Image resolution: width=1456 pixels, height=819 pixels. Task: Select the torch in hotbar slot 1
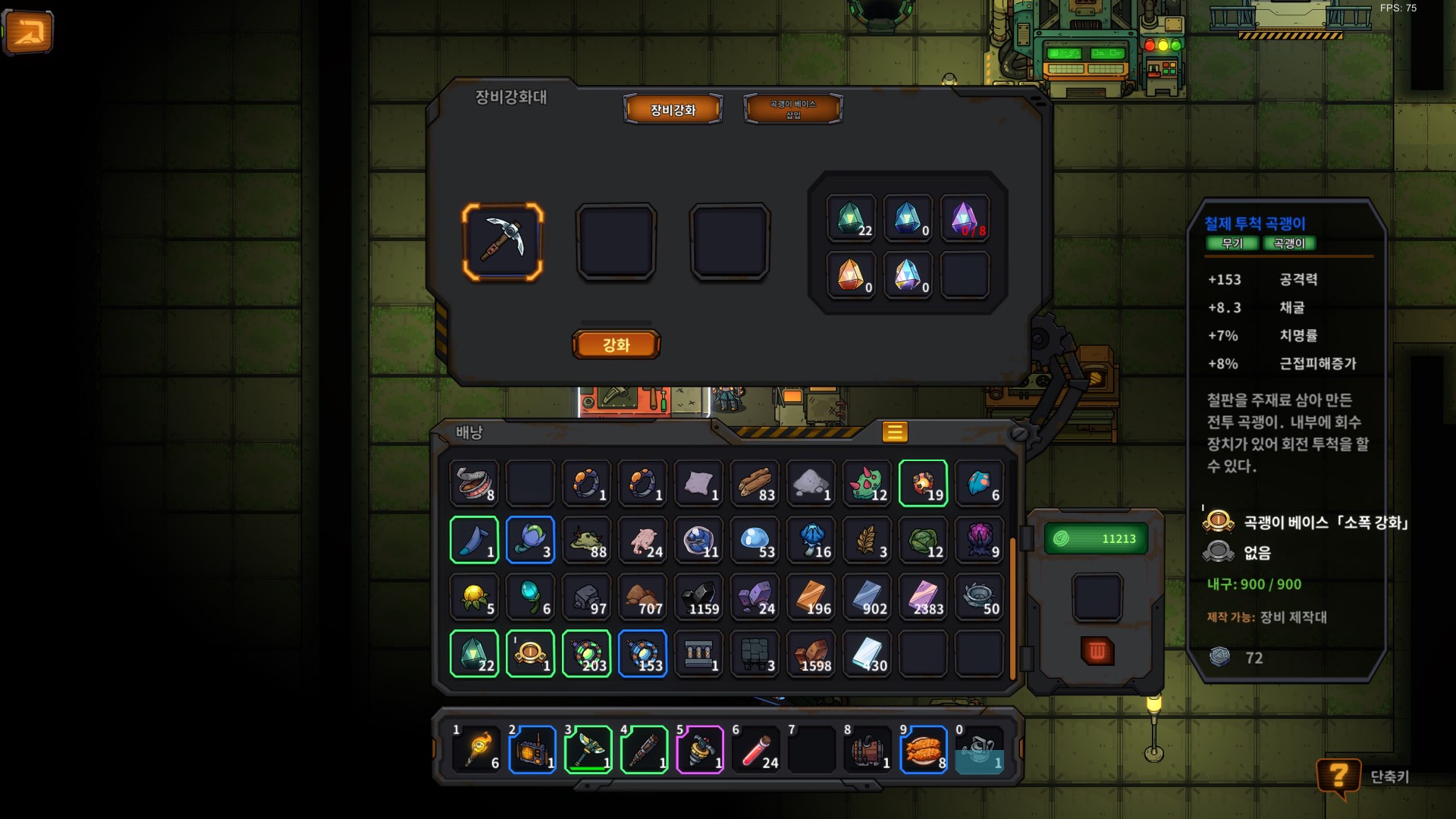click(477, 751)
